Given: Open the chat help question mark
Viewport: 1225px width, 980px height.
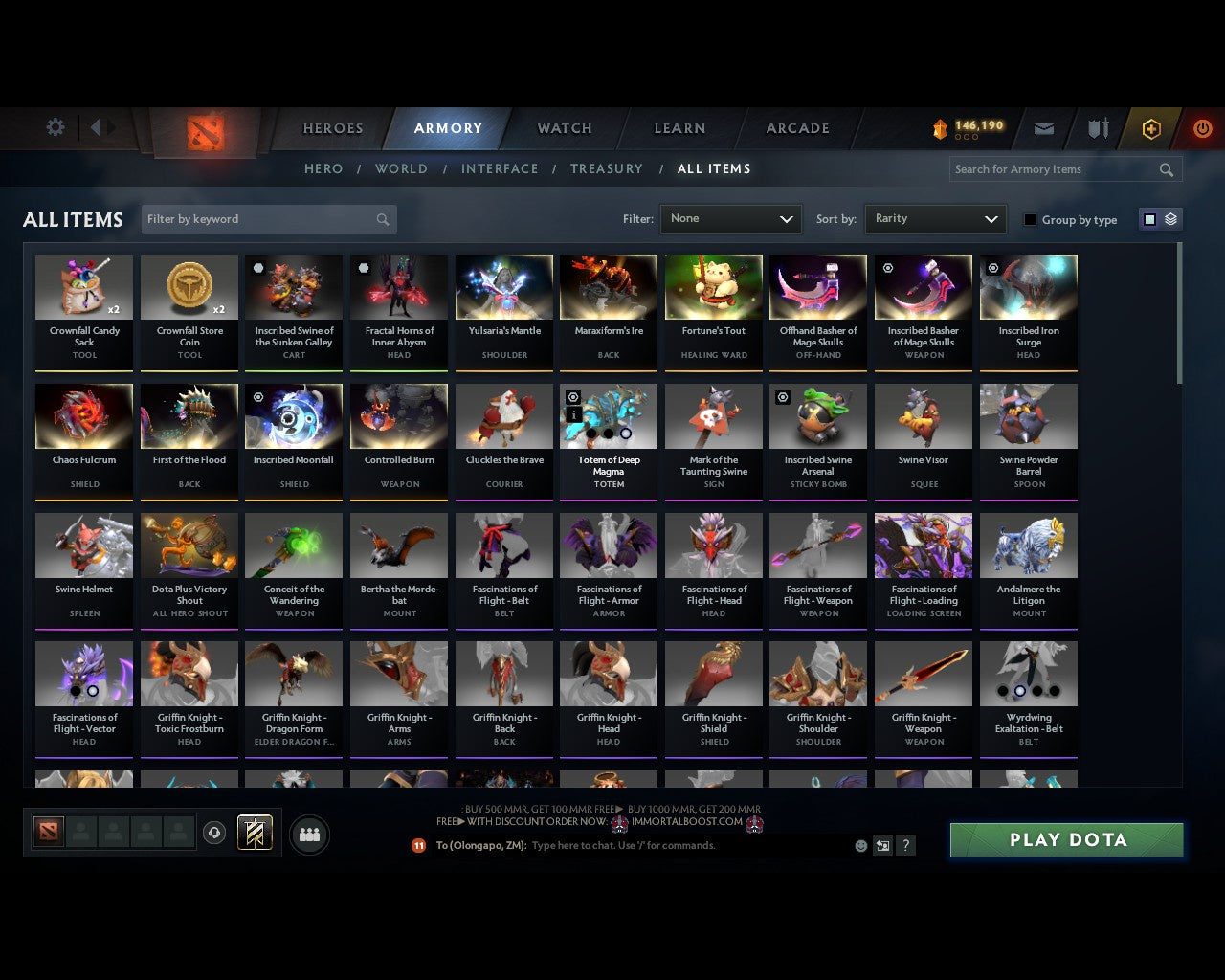Looking at the screenshot, I should [x=905, y=845].
